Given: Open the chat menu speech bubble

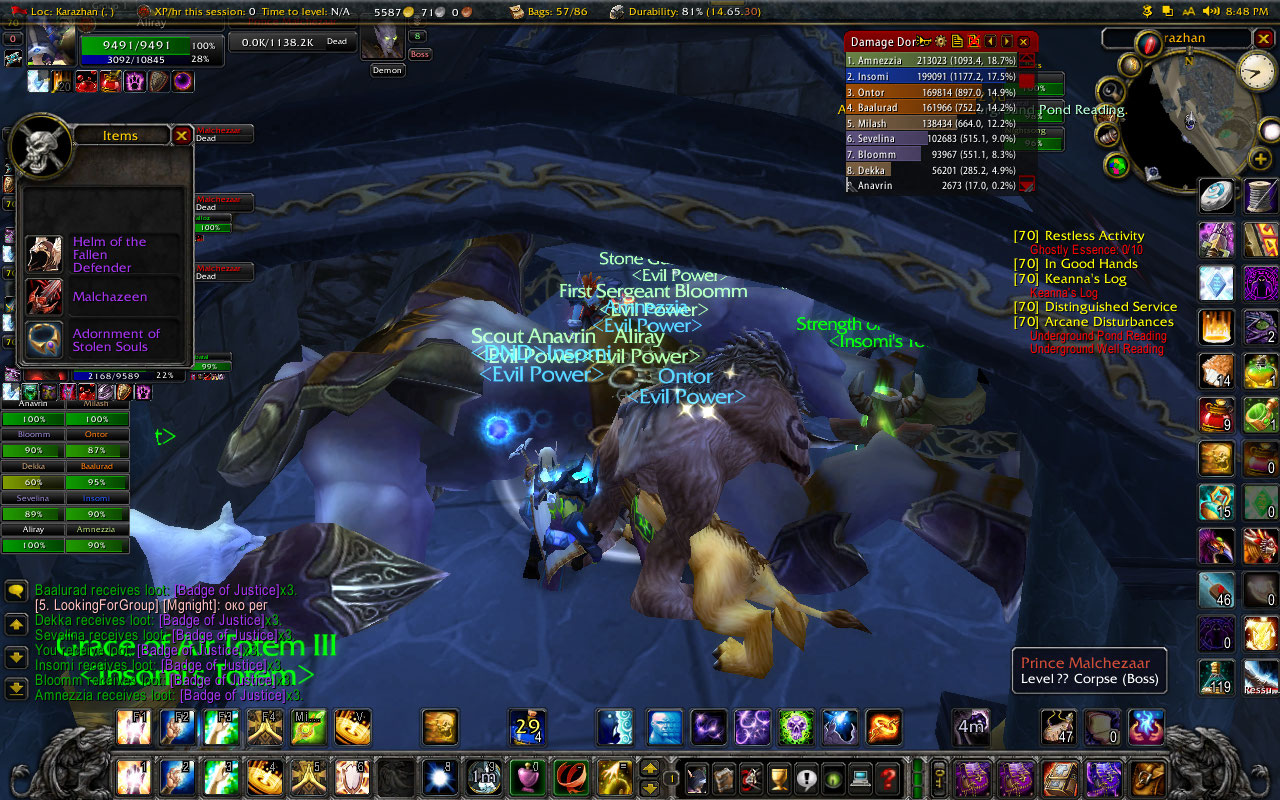Looking at the screenshot, I should [16, 591].
